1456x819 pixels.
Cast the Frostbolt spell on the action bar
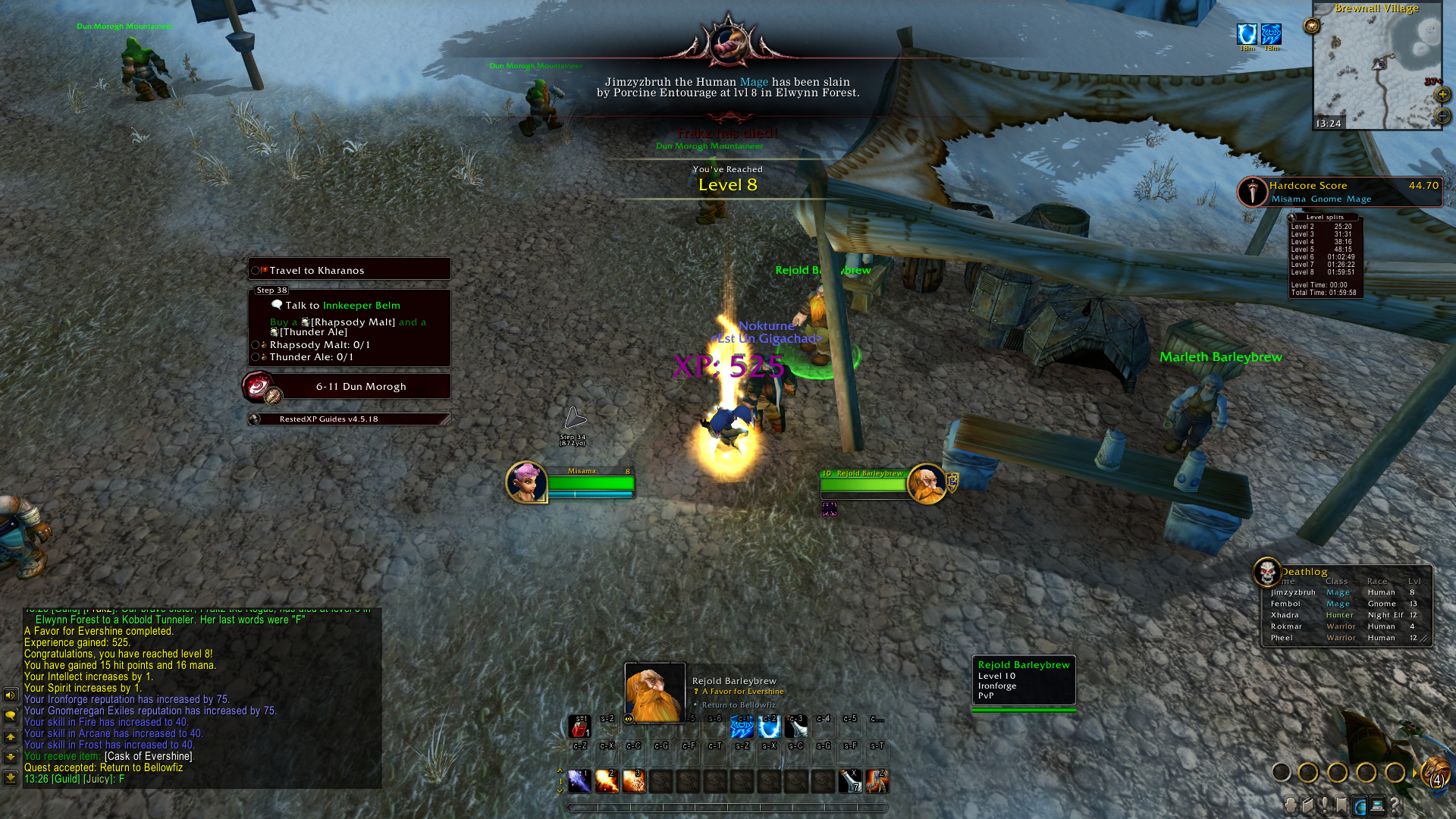pos(579,780)
